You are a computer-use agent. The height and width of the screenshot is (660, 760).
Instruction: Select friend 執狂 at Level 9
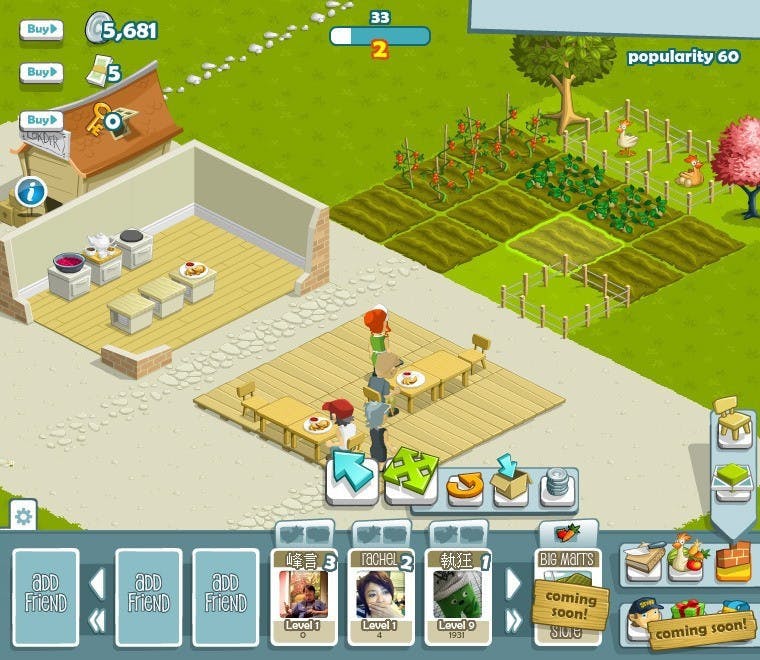(x=457, y=596)
